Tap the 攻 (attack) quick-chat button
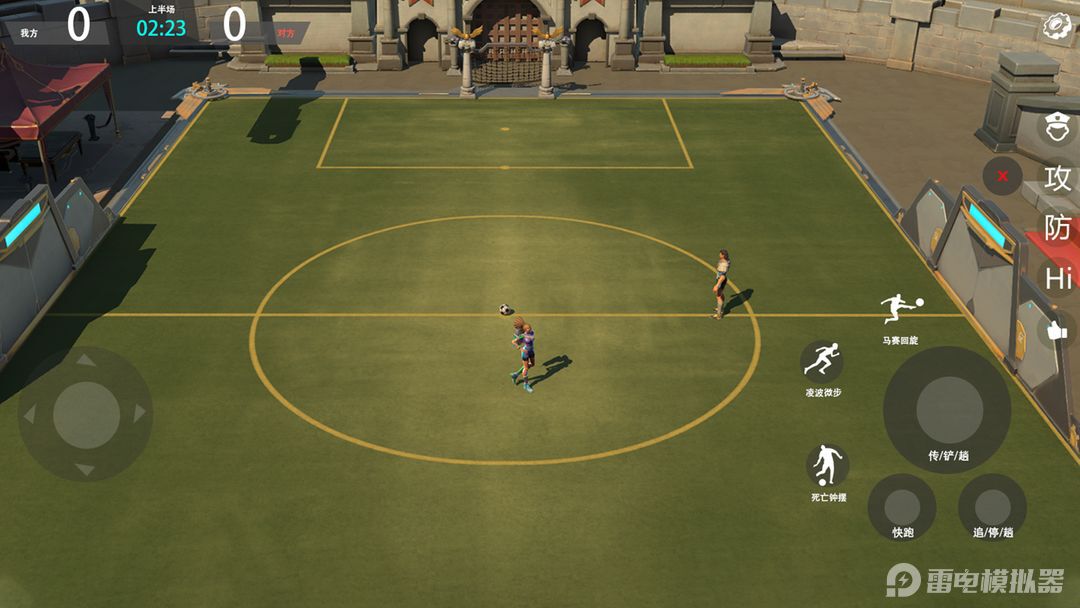This screenshot has height=608, width=1080. (1057, 178)
